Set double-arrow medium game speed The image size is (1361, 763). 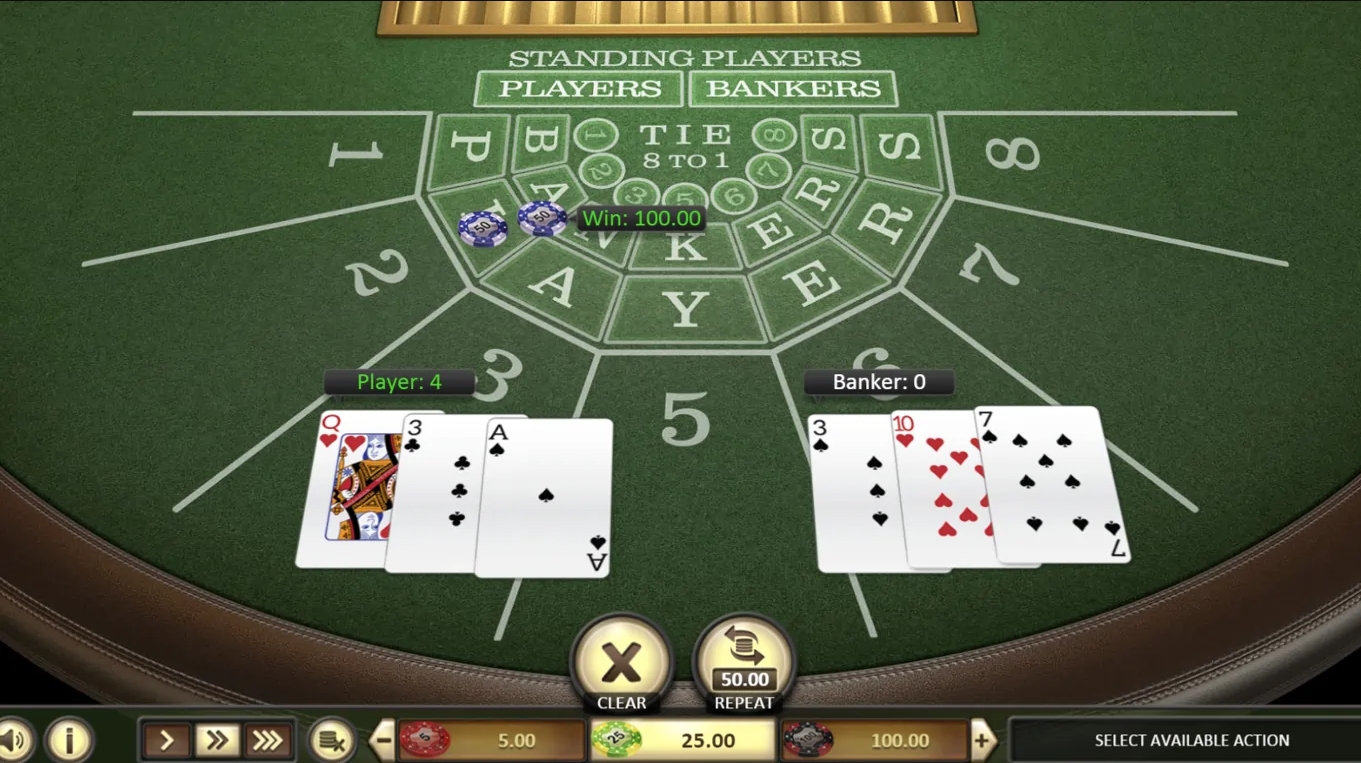tap(217, 741)
